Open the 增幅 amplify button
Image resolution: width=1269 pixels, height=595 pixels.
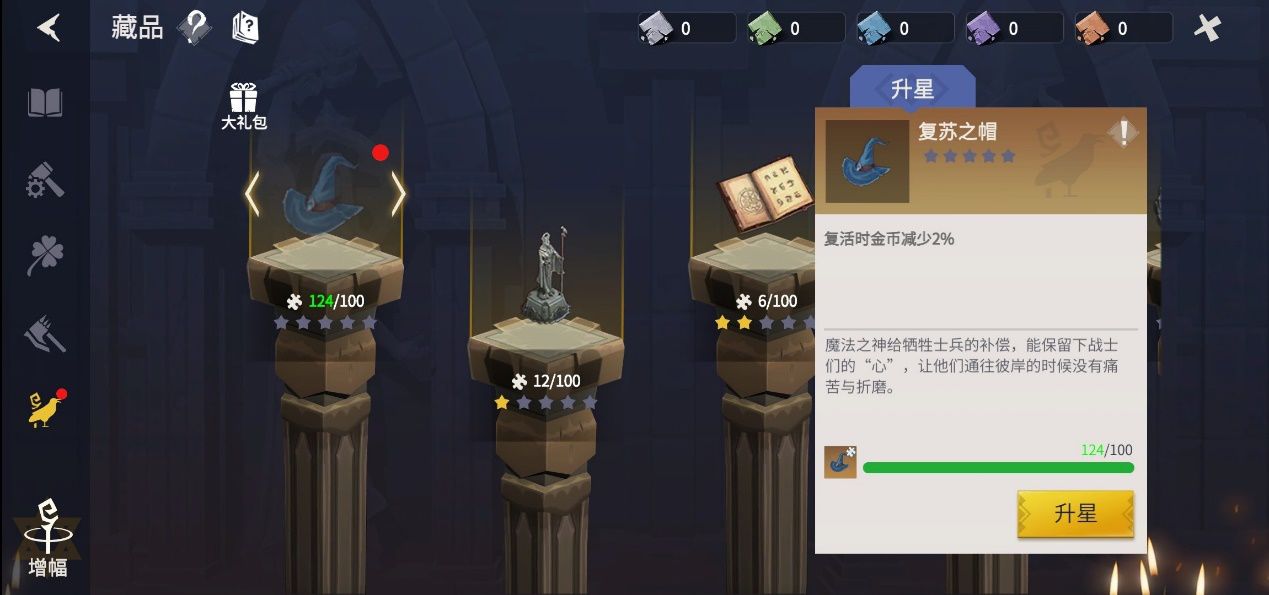[x=47, y=541]
